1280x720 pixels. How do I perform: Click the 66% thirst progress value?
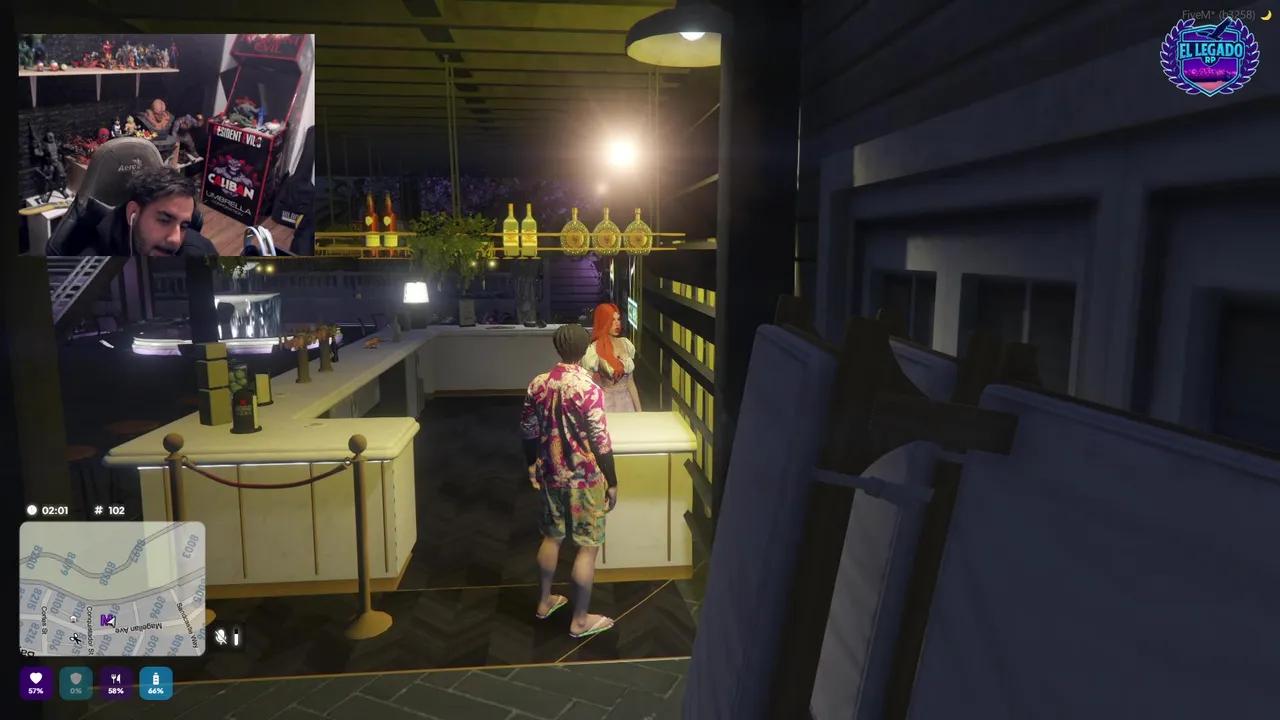pyautogui.click(x=156, y=691)
